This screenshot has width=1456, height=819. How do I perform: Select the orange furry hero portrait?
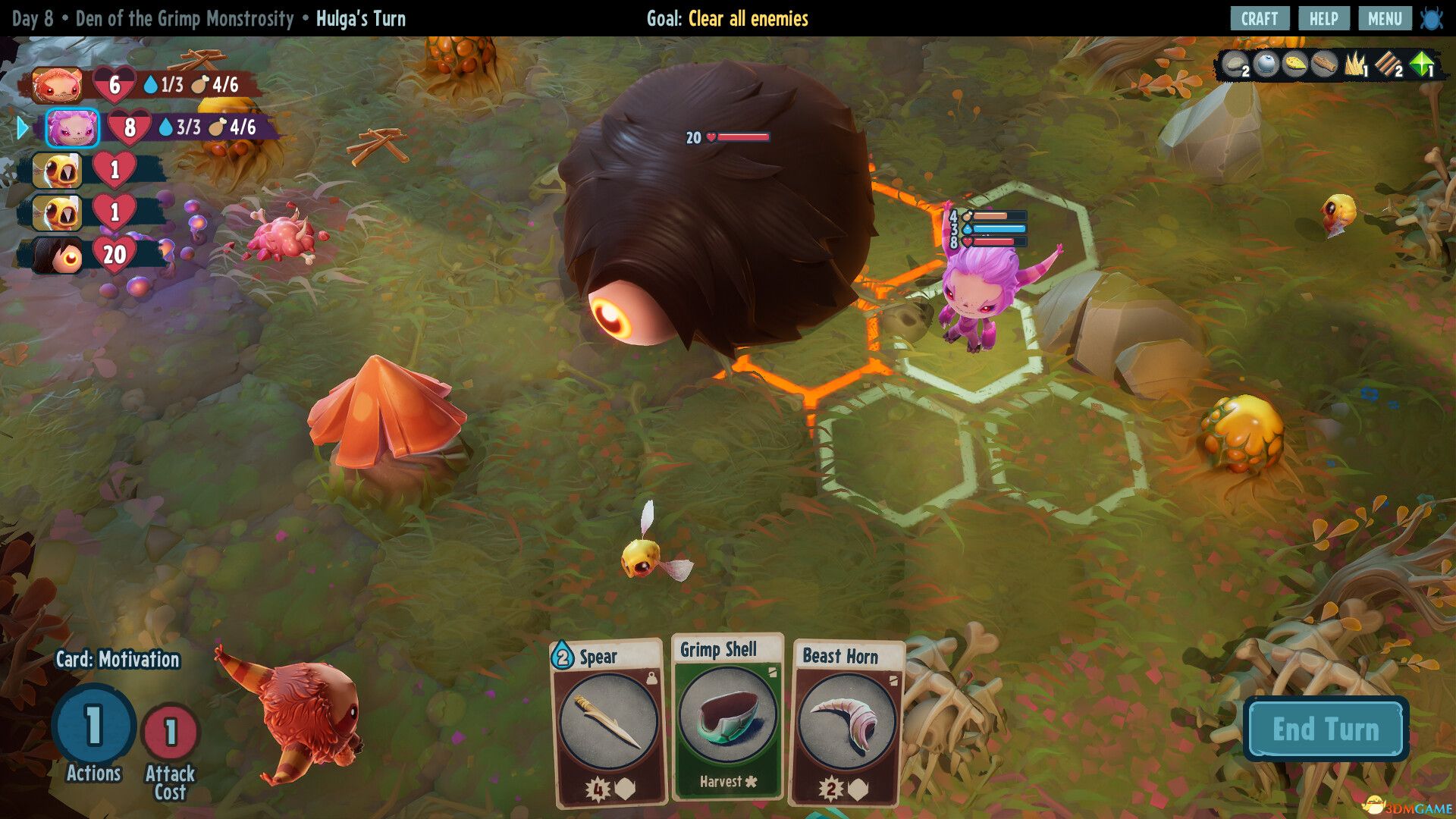pyautogui.click(x=58, y=85)
